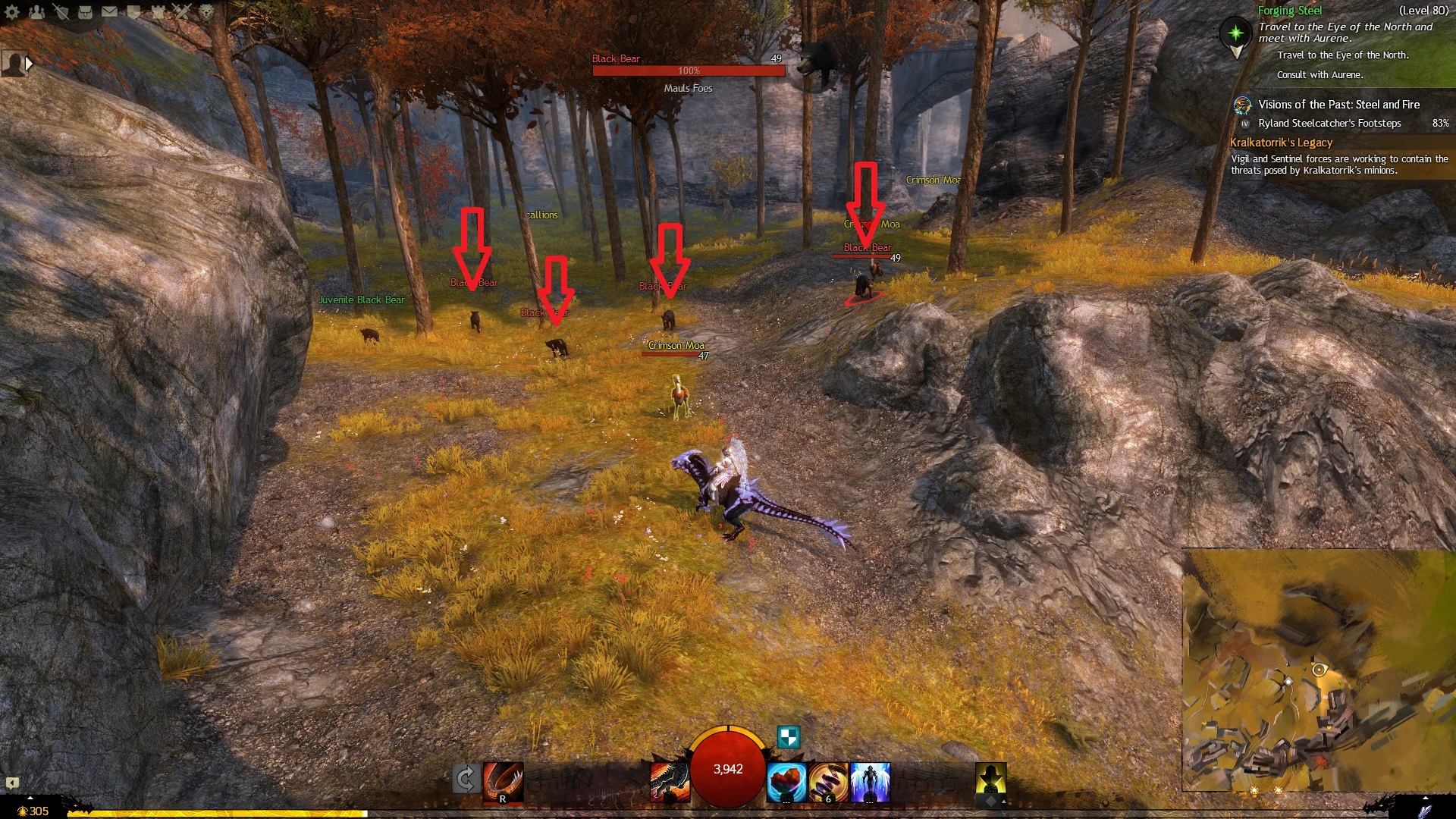Expand the party portrait arrow

coord(29,64)
